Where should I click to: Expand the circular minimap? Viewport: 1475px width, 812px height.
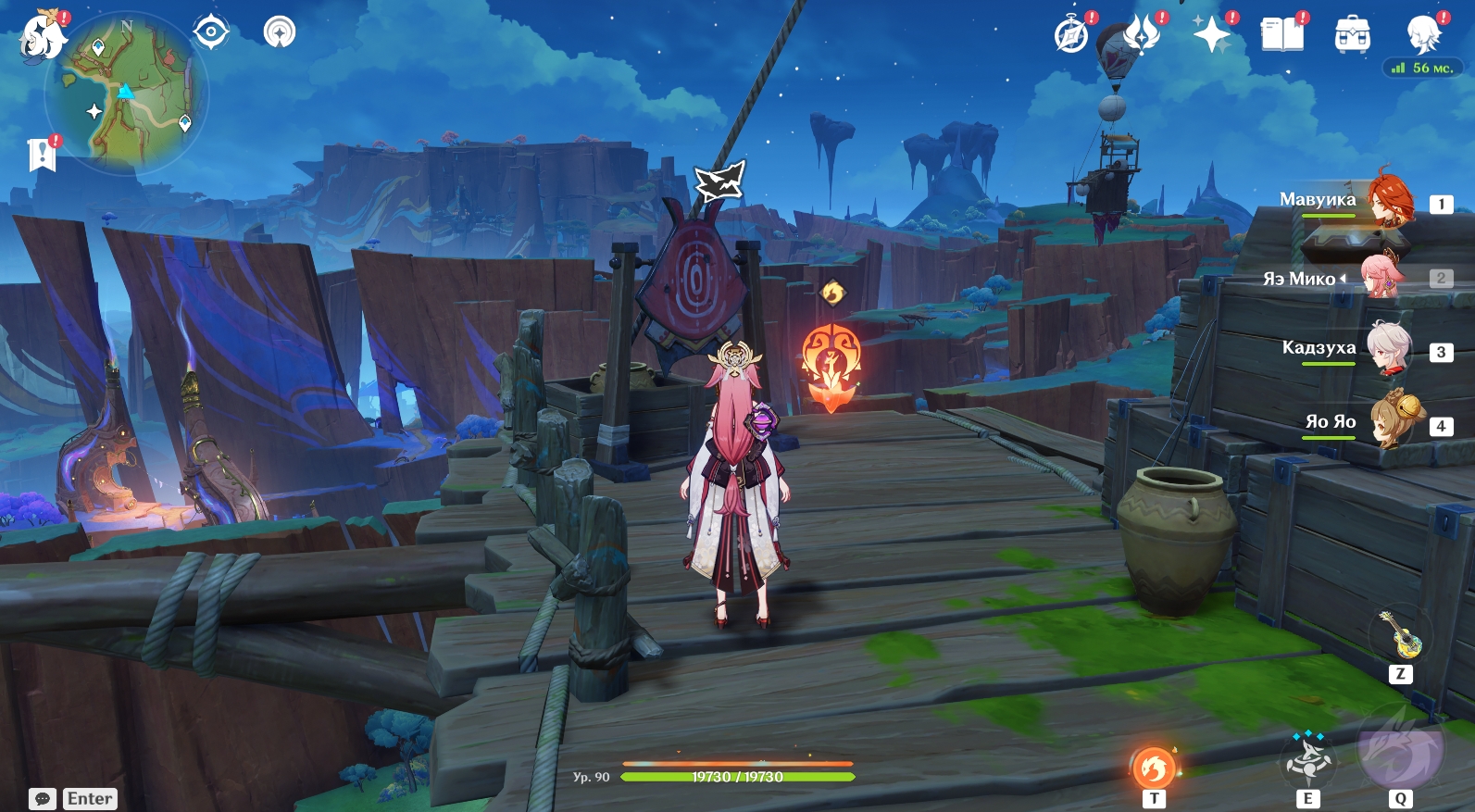126,93
